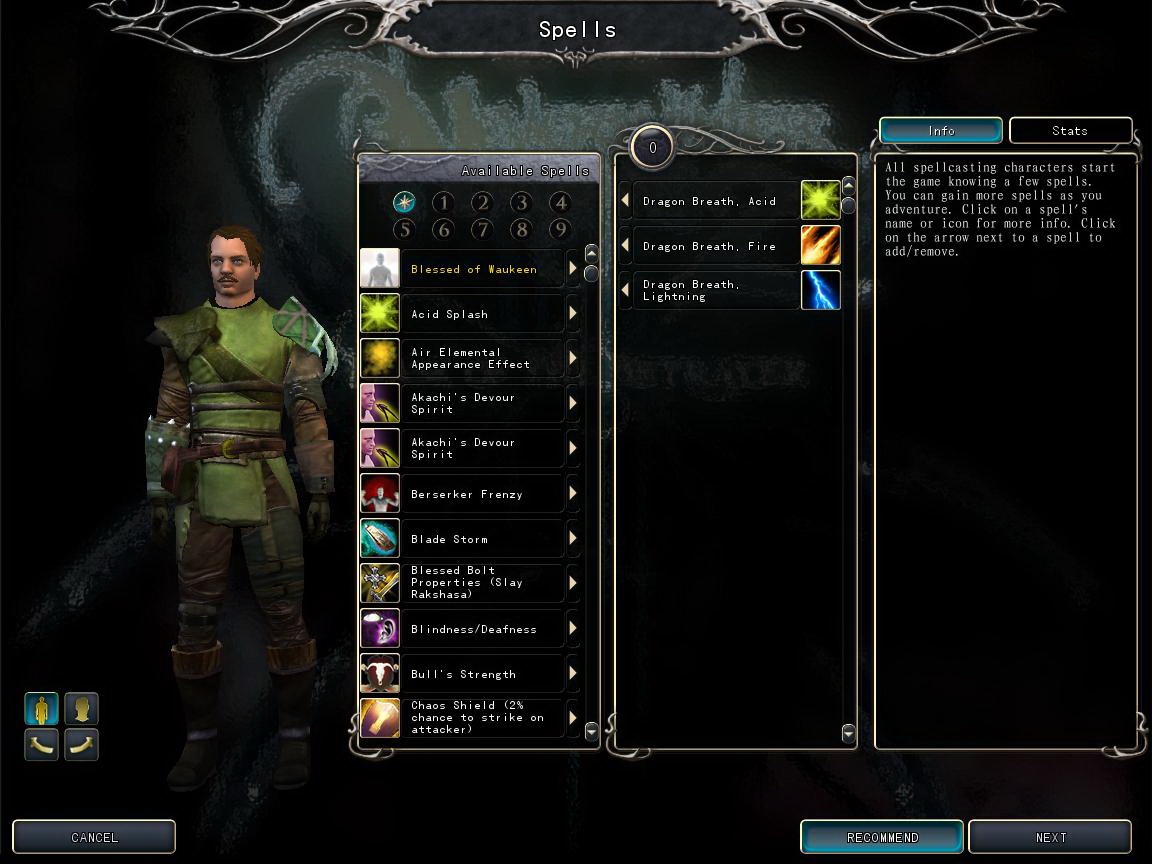Click the Dragon Breath, Lightning icon
Screen dimensions: 1152x864
point(820,290)
